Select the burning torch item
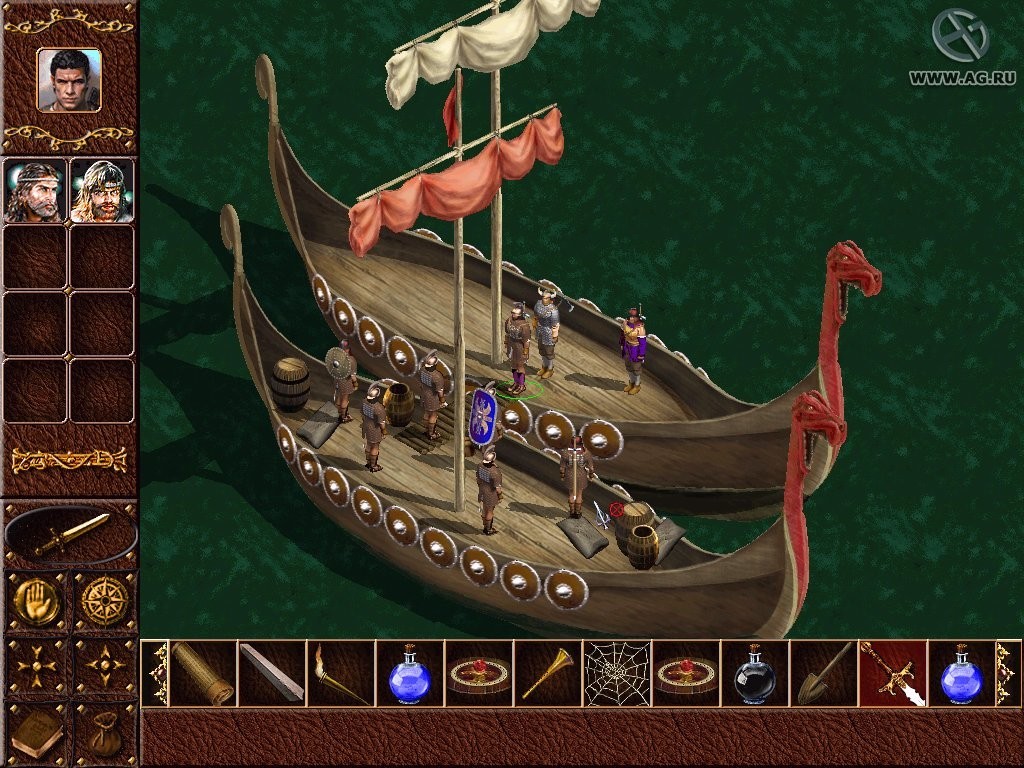Viewport: 1024px width, 768px height. (x=340, y=673)
